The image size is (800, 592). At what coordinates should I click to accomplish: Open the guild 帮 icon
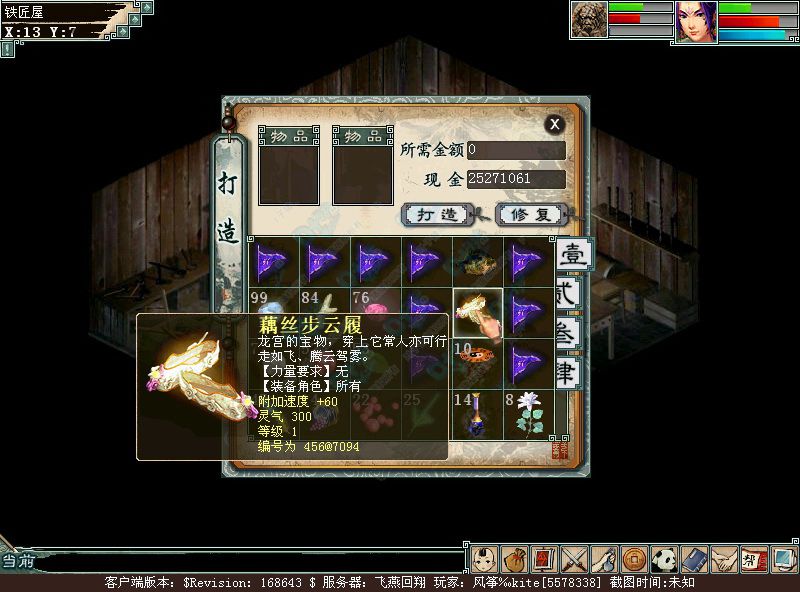pos(753,558)
